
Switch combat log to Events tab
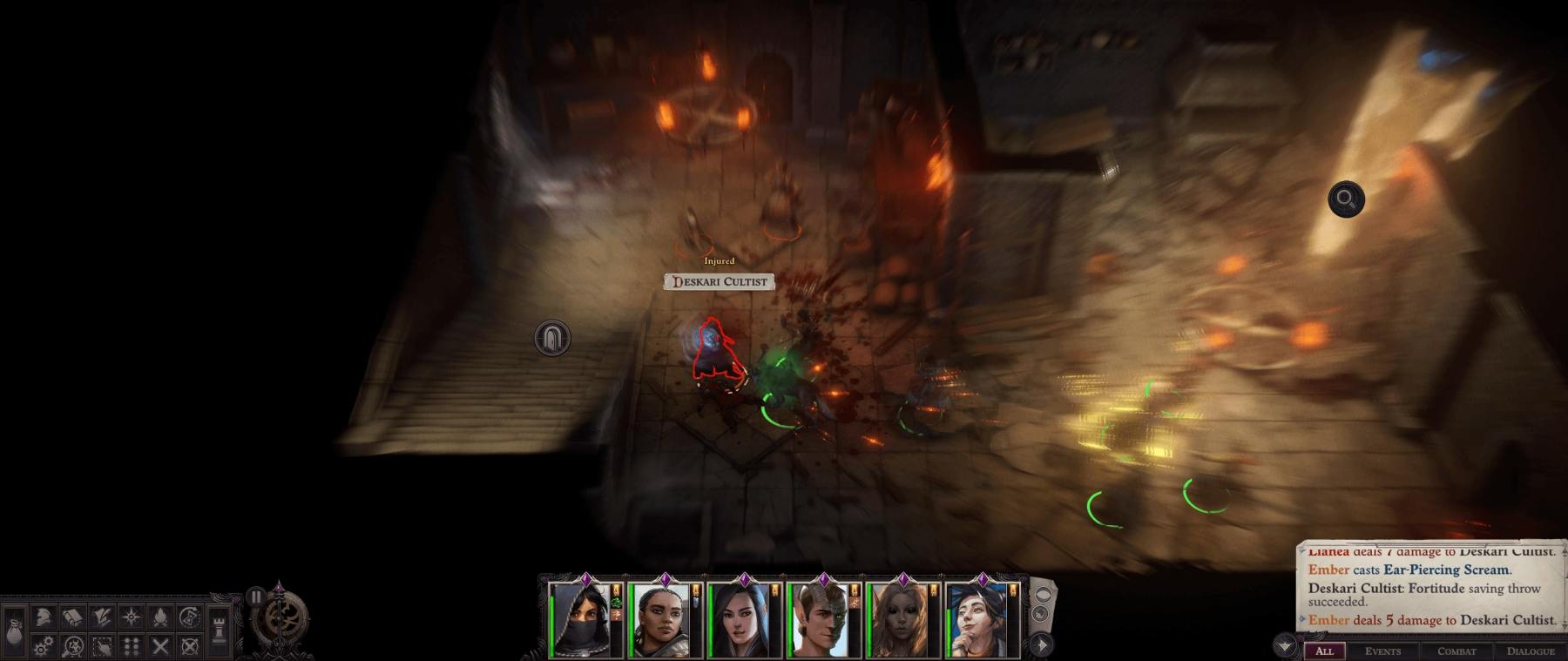(1382, 651)
